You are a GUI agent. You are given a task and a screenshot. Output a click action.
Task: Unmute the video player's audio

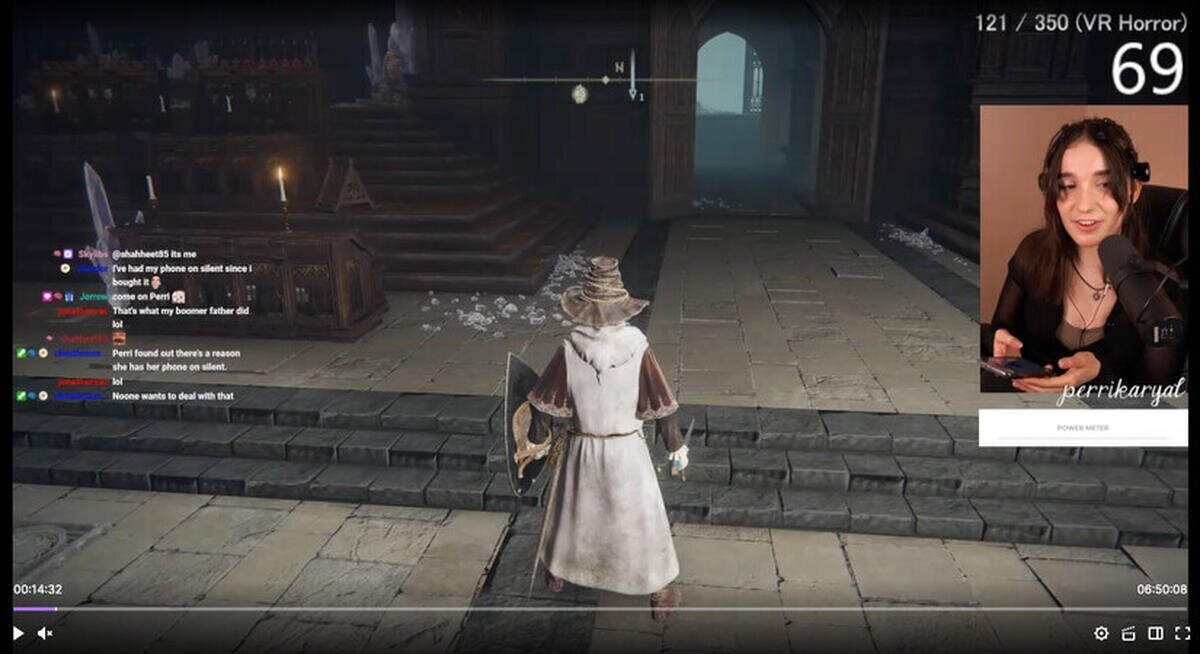tap(44, 633)
